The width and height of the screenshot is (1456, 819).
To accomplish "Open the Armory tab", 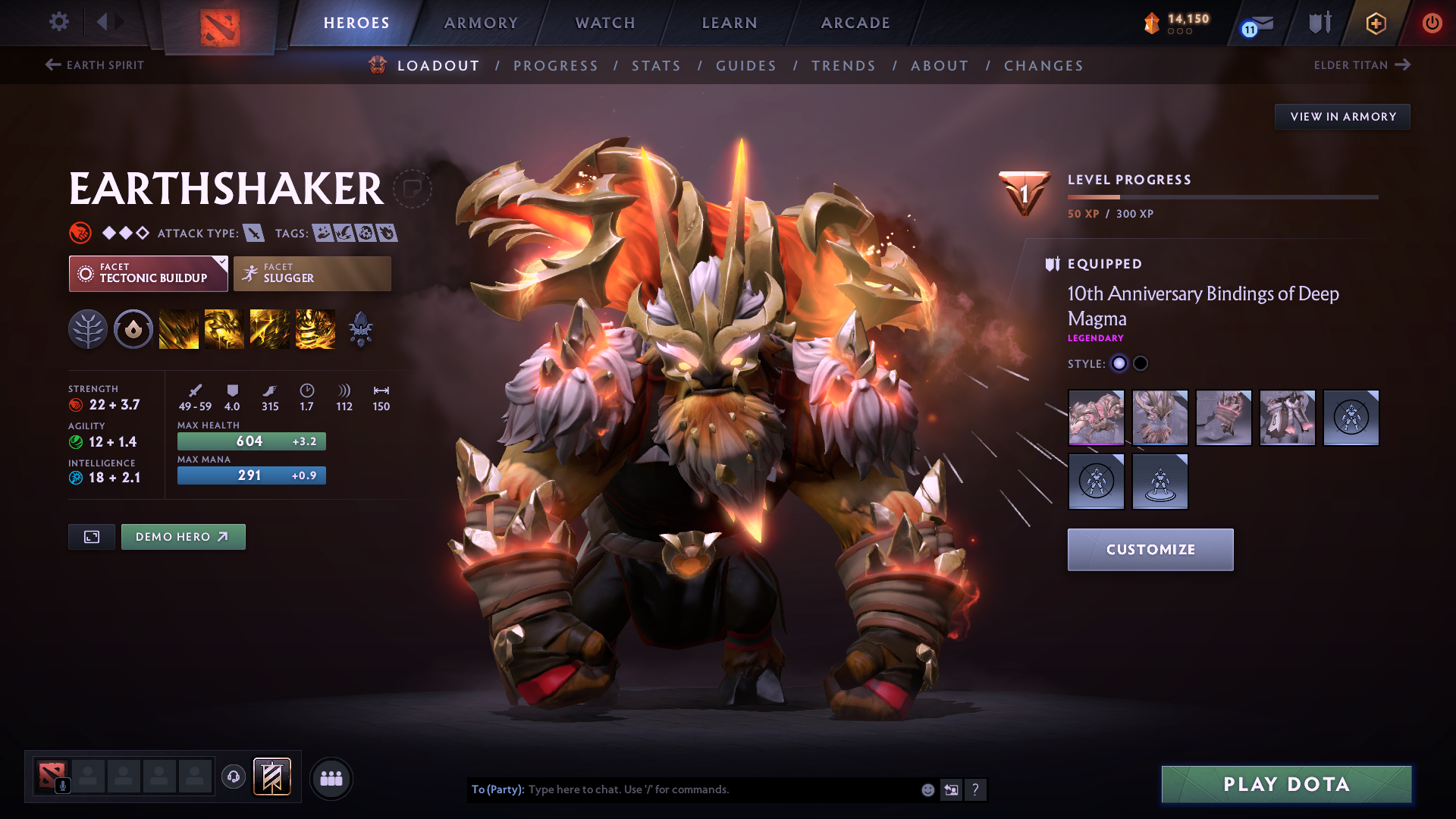I will 481,23.
